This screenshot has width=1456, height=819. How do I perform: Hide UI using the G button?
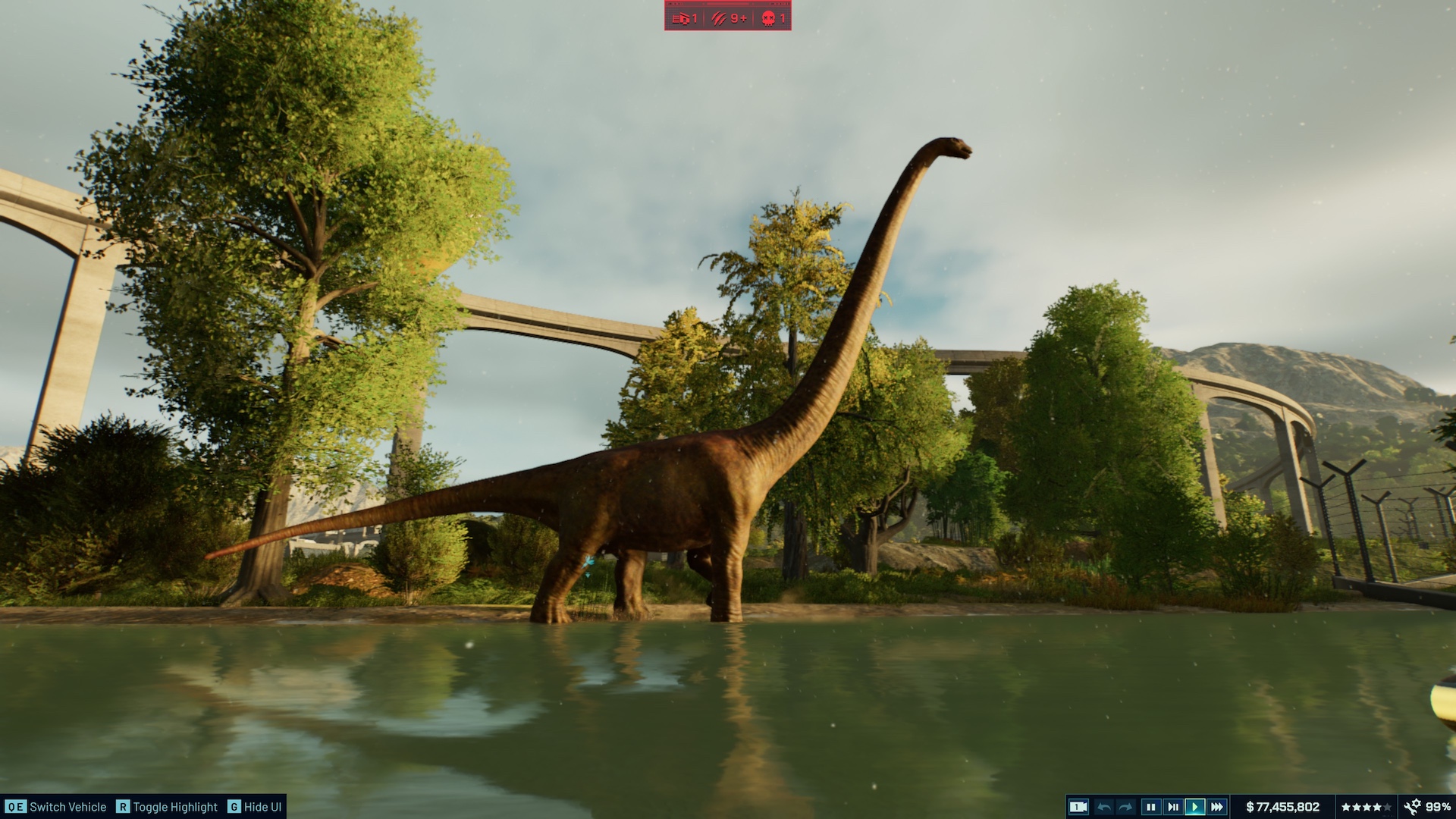pos(239,807)
